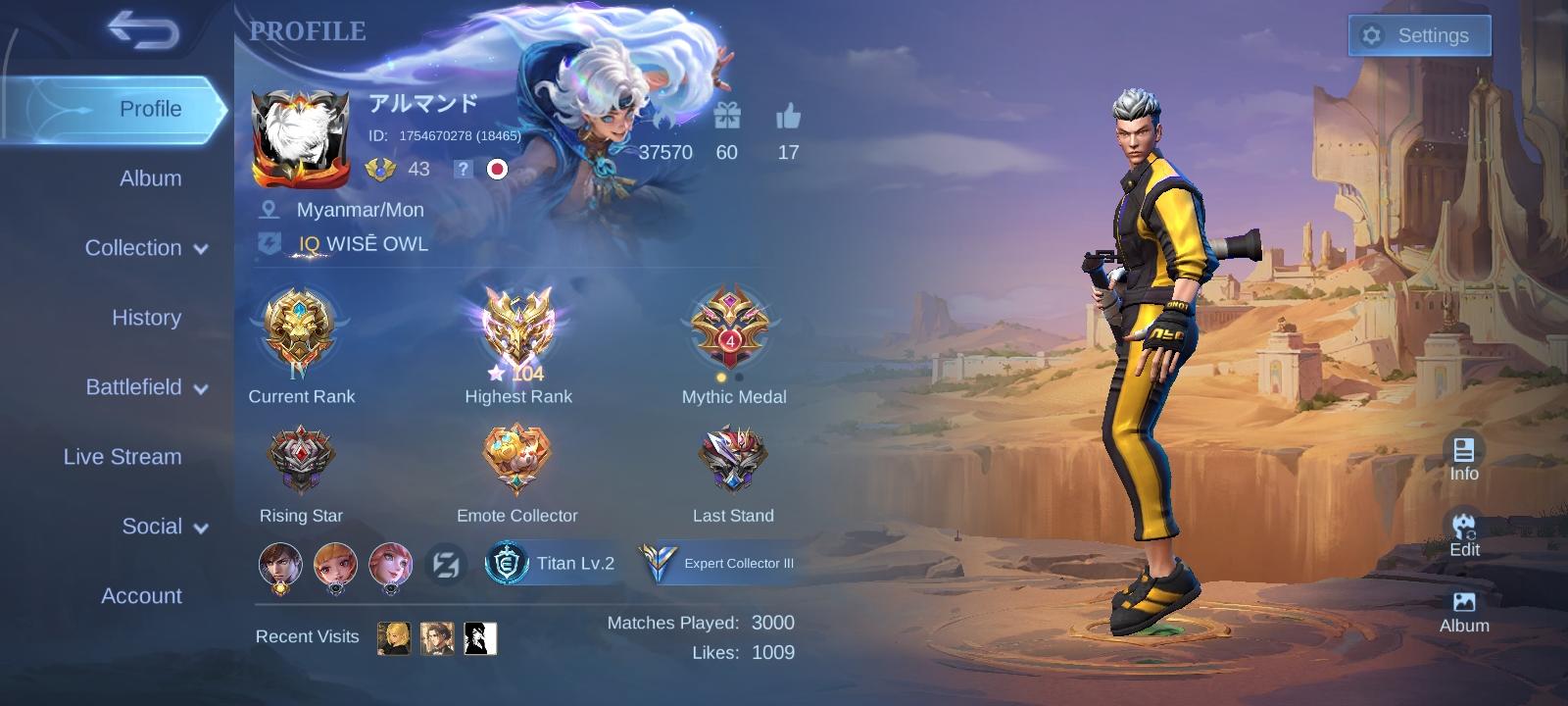
Task: Click the Rising Star achievement medal
Action: [301, 456]
